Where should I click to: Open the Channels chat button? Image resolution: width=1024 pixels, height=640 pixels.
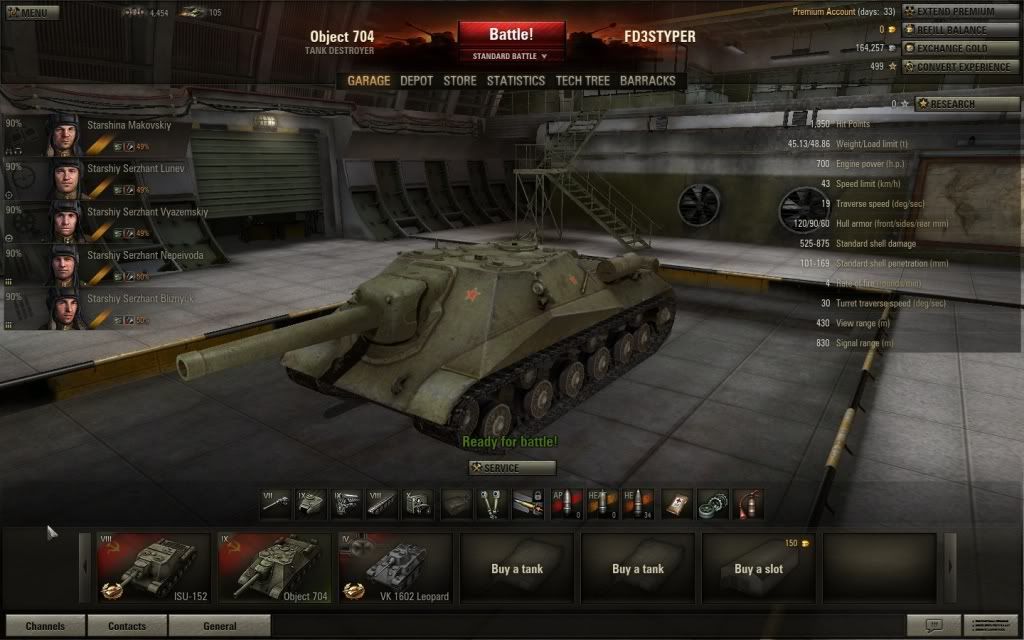tap(45, 627)
